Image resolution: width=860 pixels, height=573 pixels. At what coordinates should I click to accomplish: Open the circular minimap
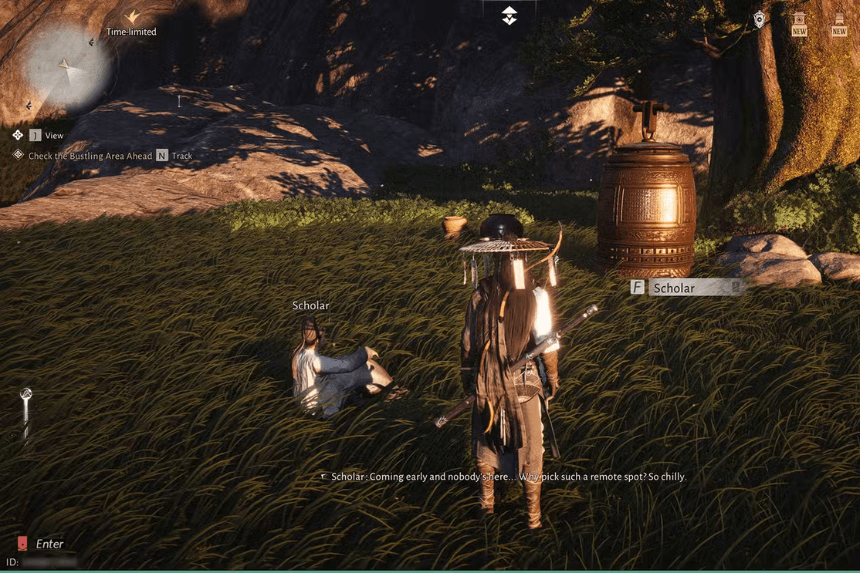click(x=68, y=68)
